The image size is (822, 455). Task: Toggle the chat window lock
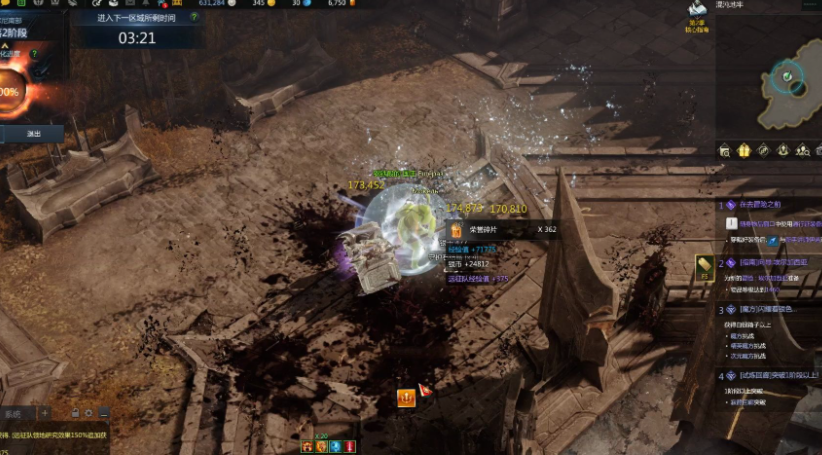pos(75,413)
